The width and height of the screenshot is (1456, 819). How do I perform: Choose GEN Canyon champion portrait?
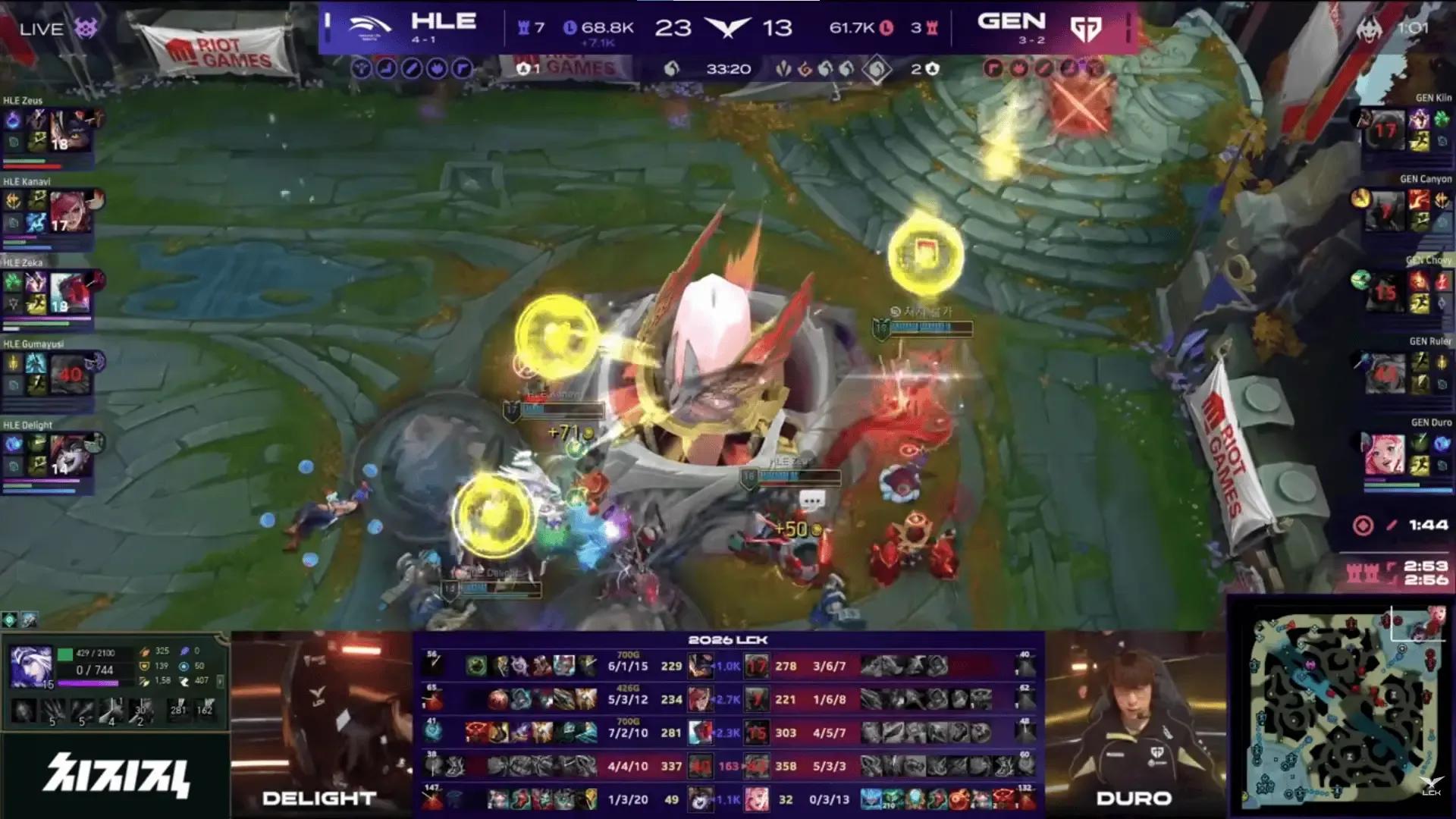click(x=1385, y=210)
